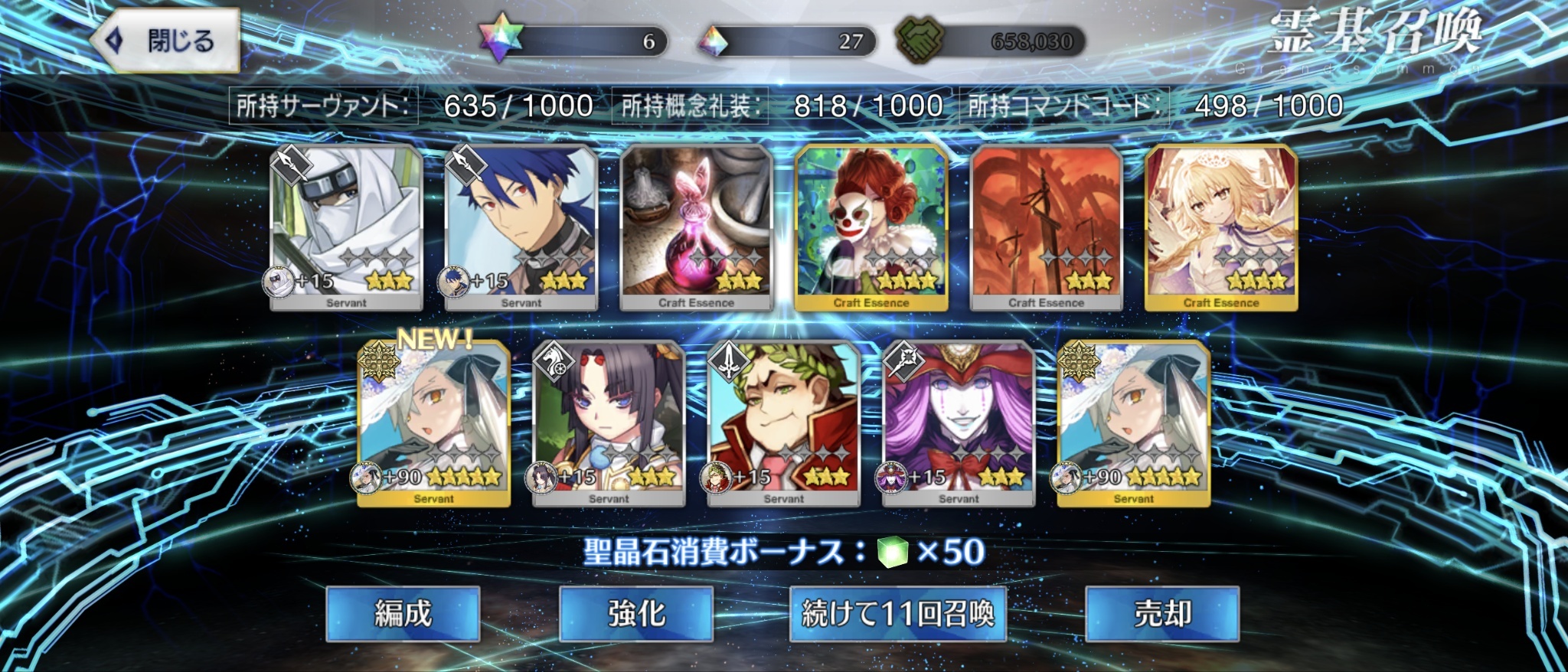Image resolution: width=1568 pixels, height=672 pixels.
Task: Go to the 強化 enhancement screen
Action: tap(636, 613)
